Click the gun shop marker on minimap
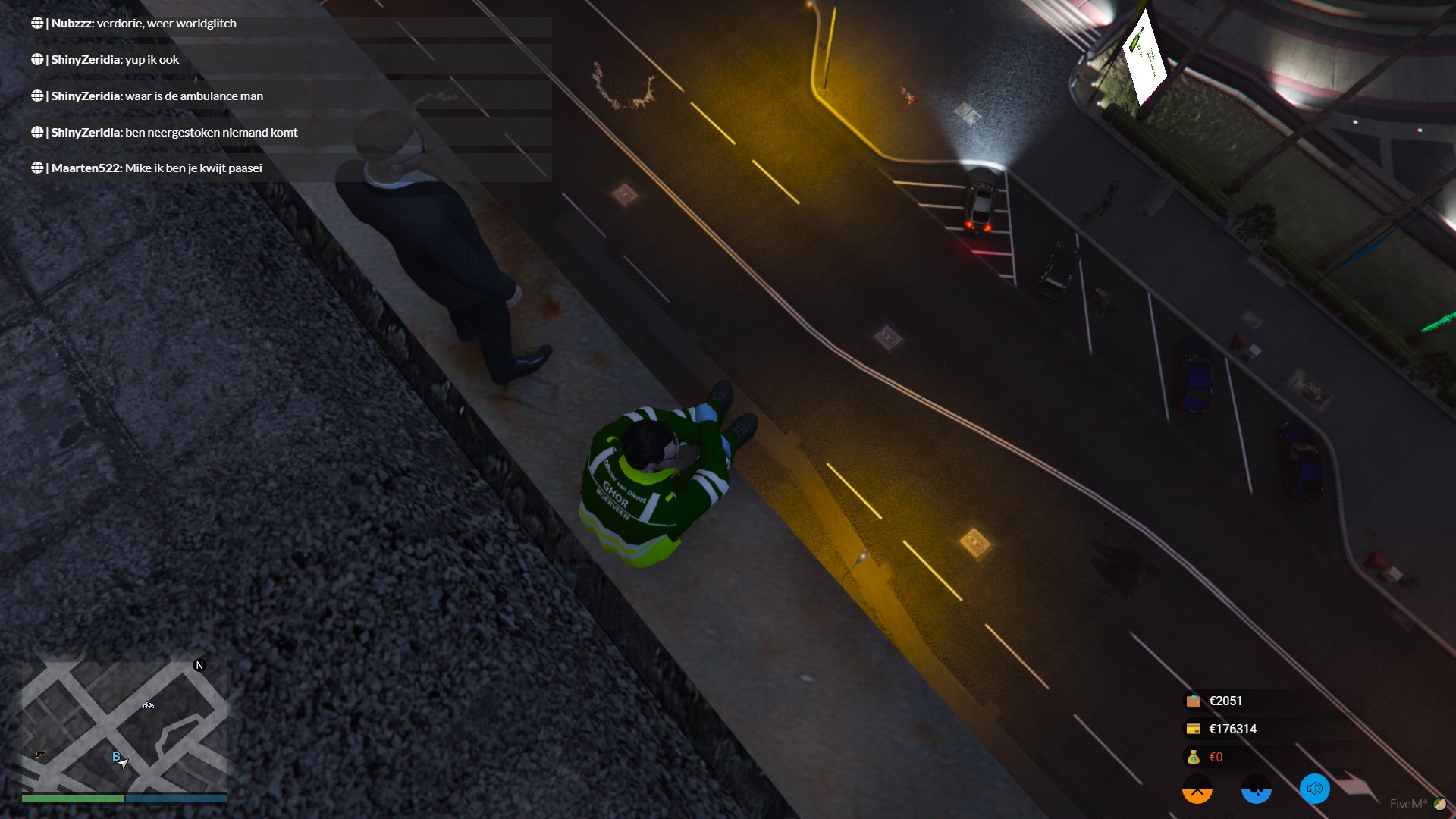This screenshot has width=1456, height=819. click(41, 754)
